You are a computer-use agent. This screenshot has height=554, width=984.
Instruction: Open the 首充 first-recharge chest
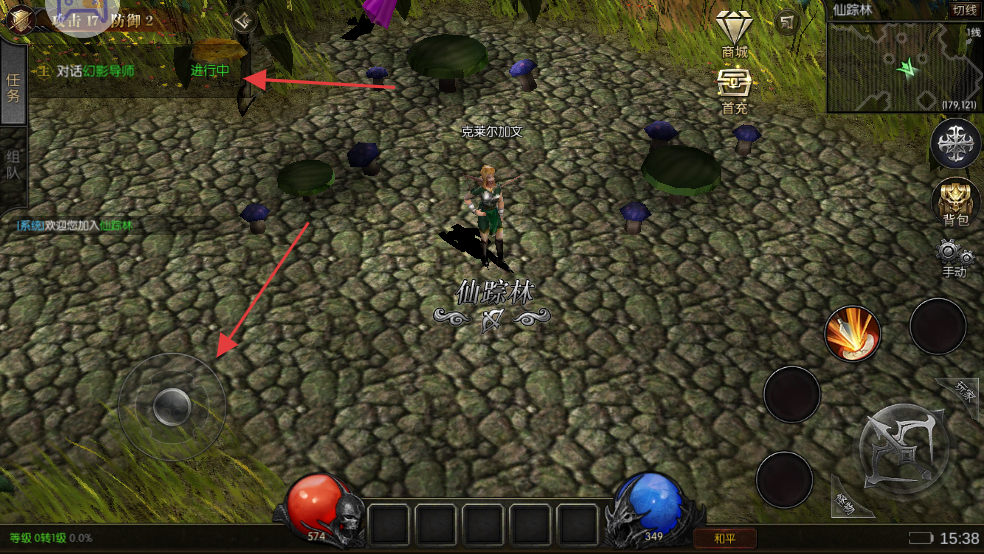pyautogui.click(x=735, y=88)
